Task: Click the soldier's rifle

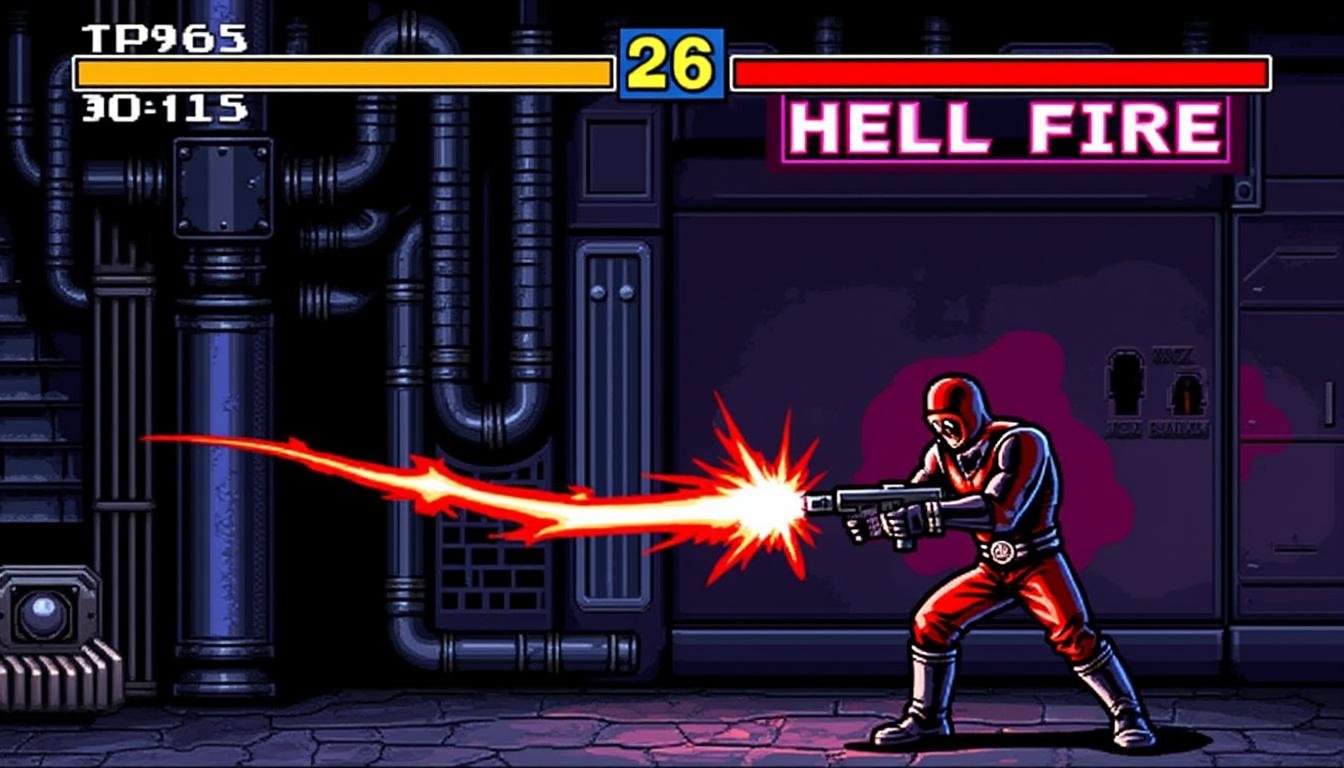Action: coord(880,505)
